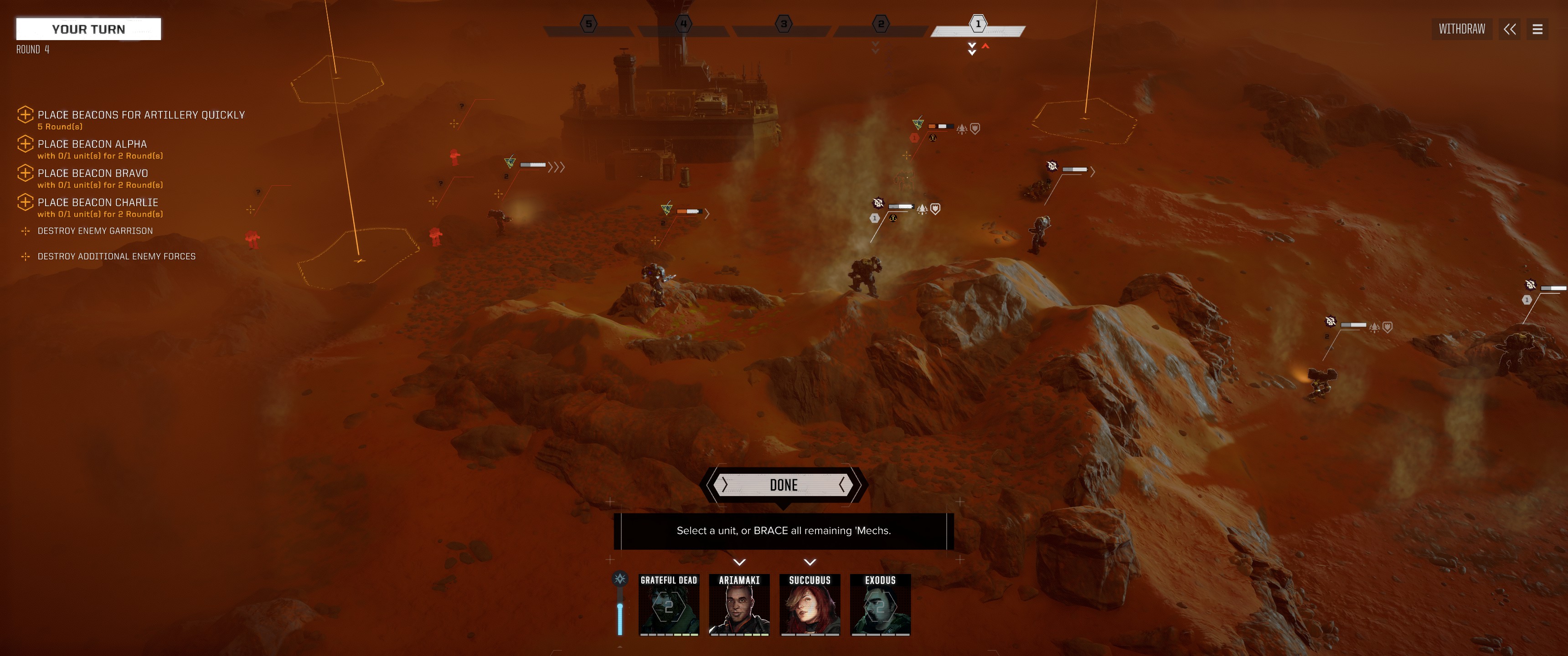1568x656 pixels.
Task: Choose the Succubus pilot portrait
Action: (x=810, y=605)
